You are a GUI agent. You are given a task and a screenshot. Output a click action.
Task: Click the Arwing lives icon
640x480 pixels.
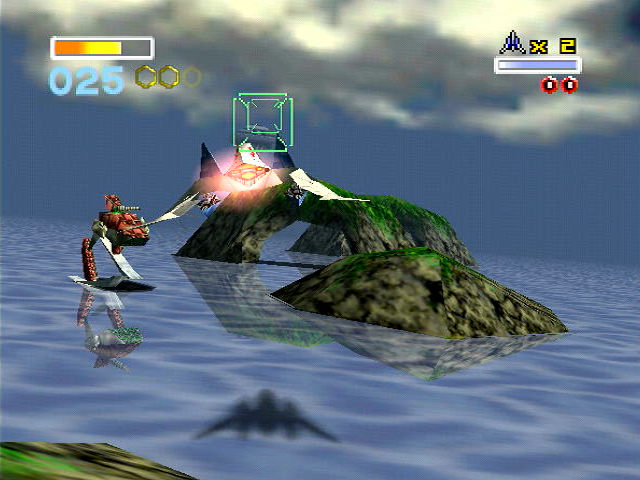513,42
